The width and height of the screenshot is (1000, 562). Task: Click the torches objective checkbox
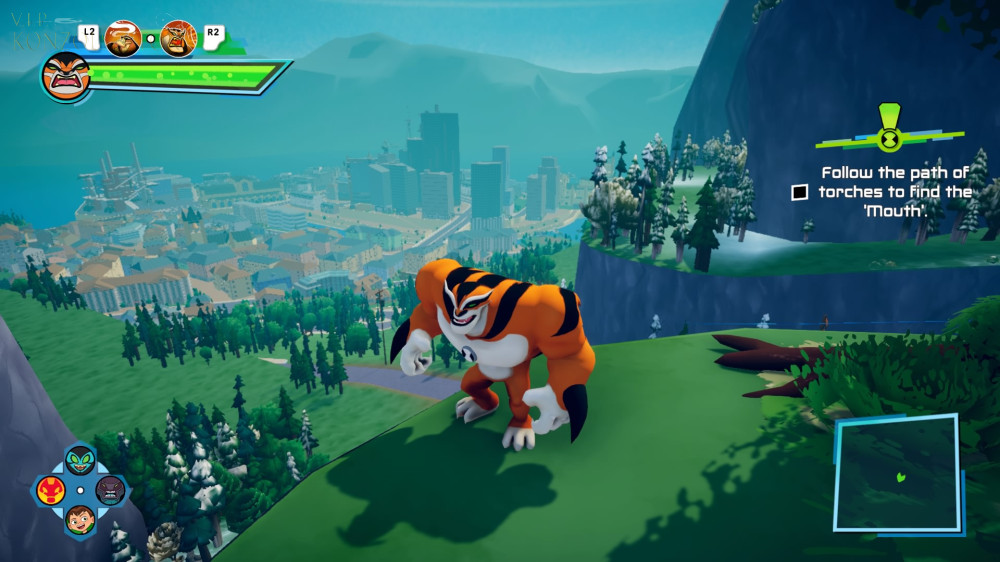pyautogui.click(x=799, y=192)
